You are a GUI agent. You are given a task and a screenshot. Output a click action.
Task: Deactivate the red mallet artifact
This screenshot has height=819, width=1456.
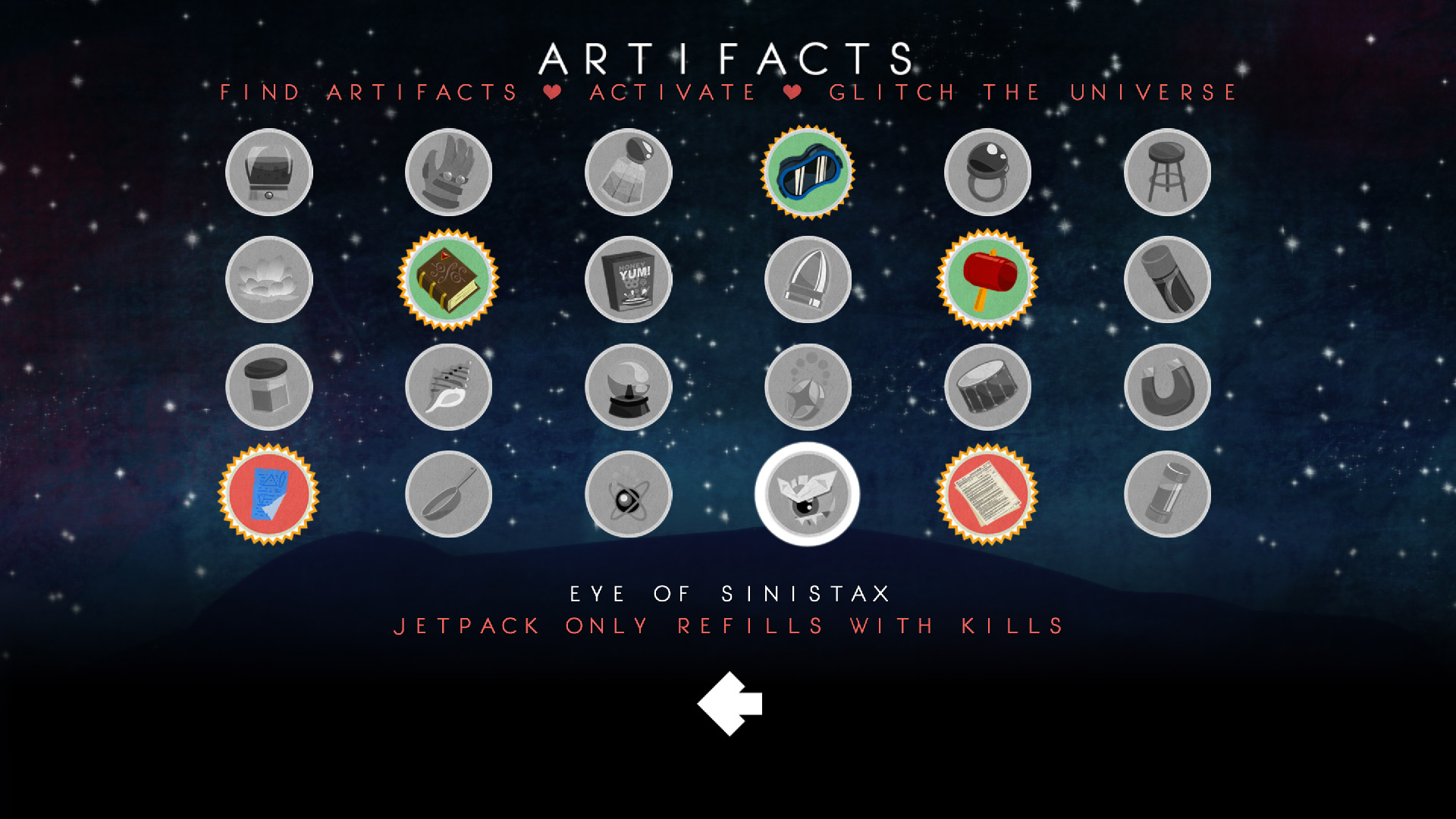pos(987,279)
